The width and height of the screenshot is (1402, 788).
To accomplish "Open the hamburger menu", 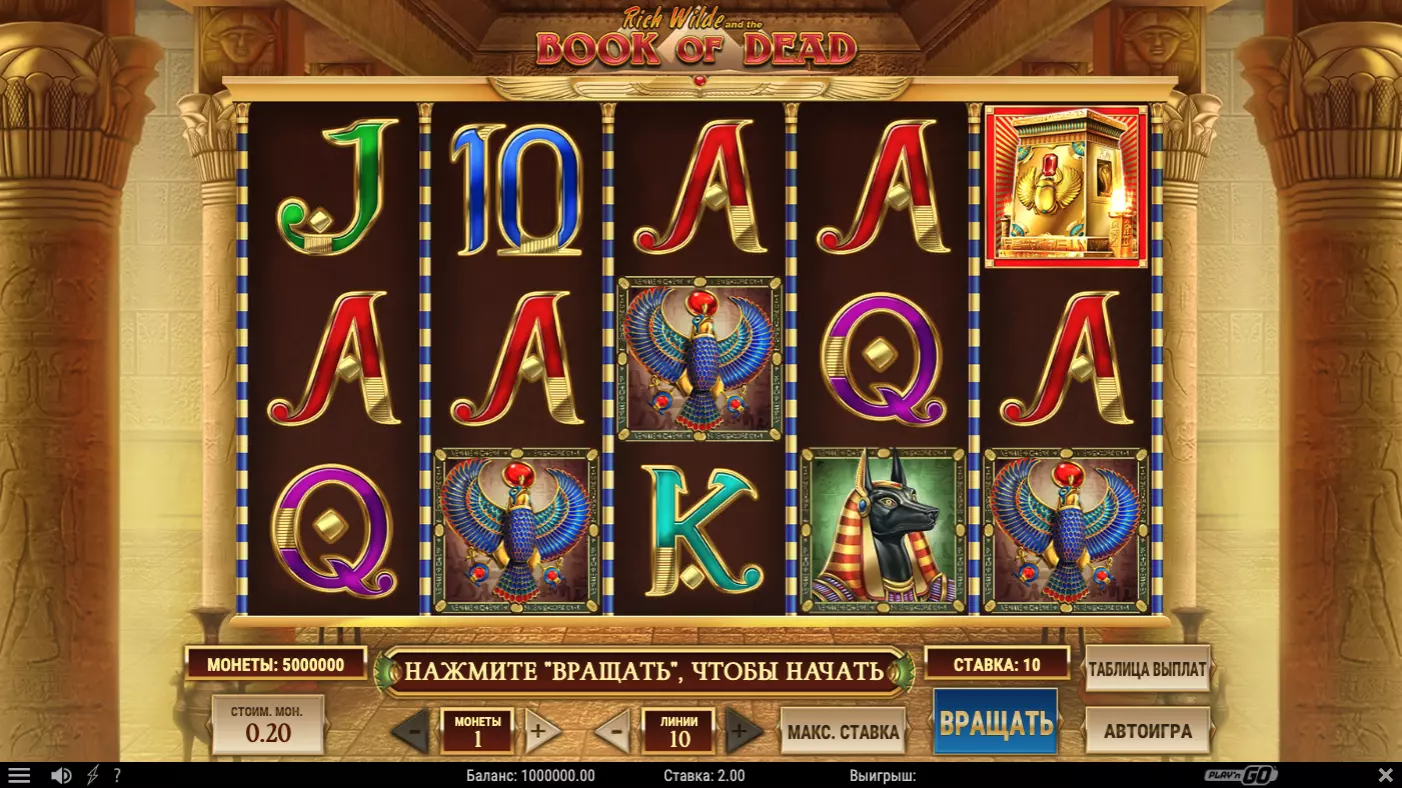I will tap(19, 775).
